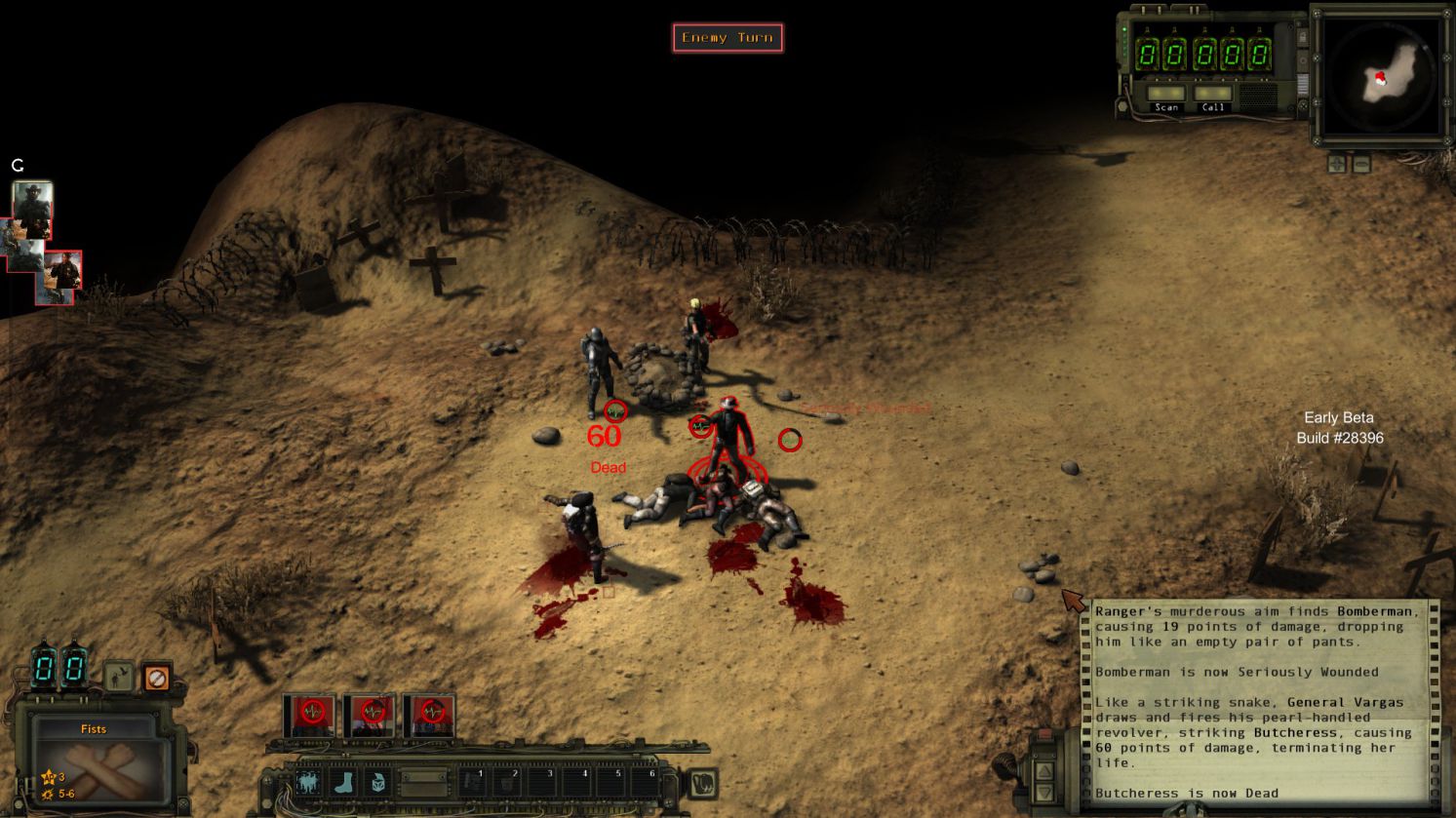
Task: Select the cowboy-hat portrait in turn order
Action: click(32, 210)
